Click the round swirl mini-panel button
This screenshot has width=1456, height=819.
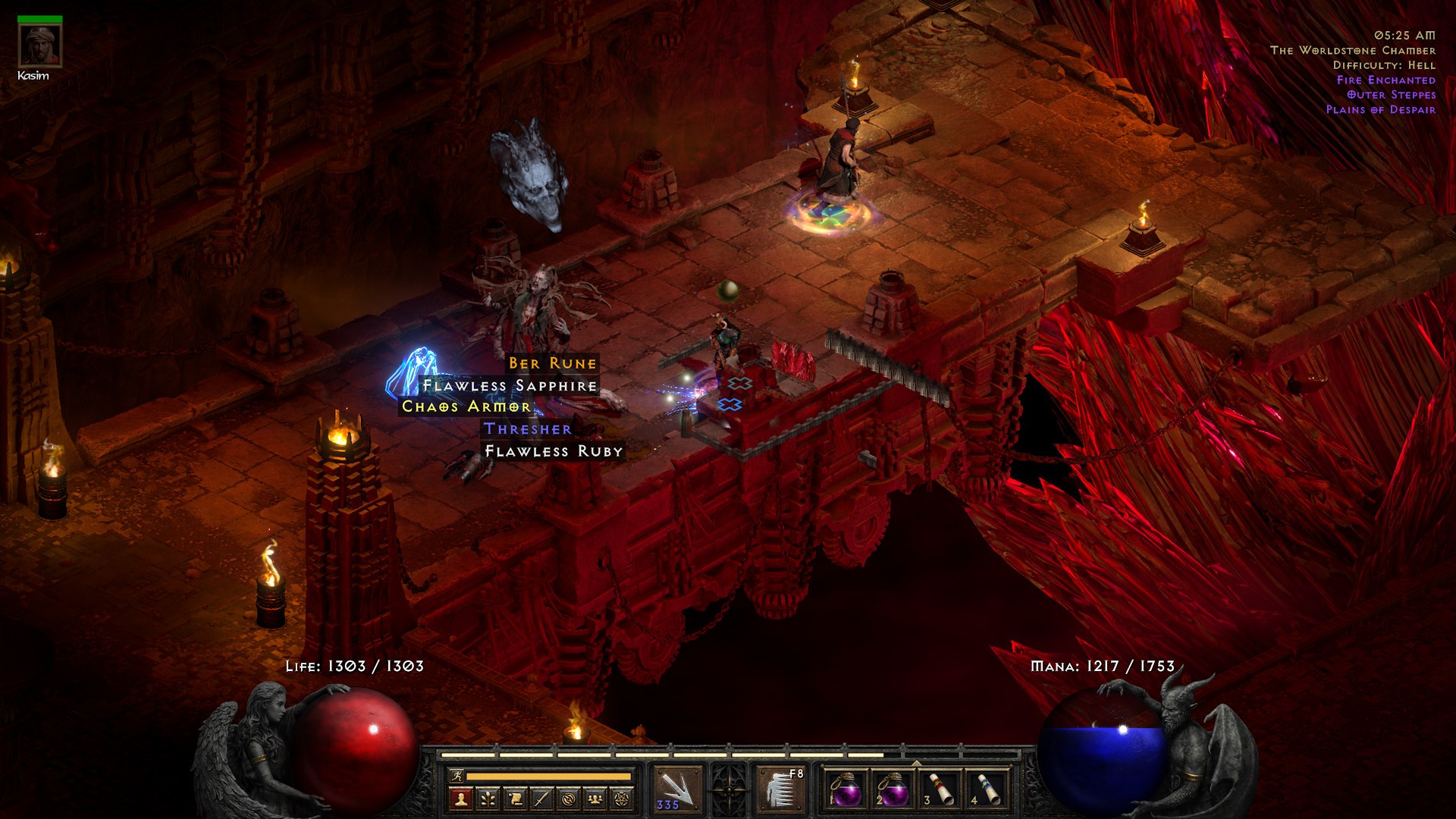click(x=569, y=799)
